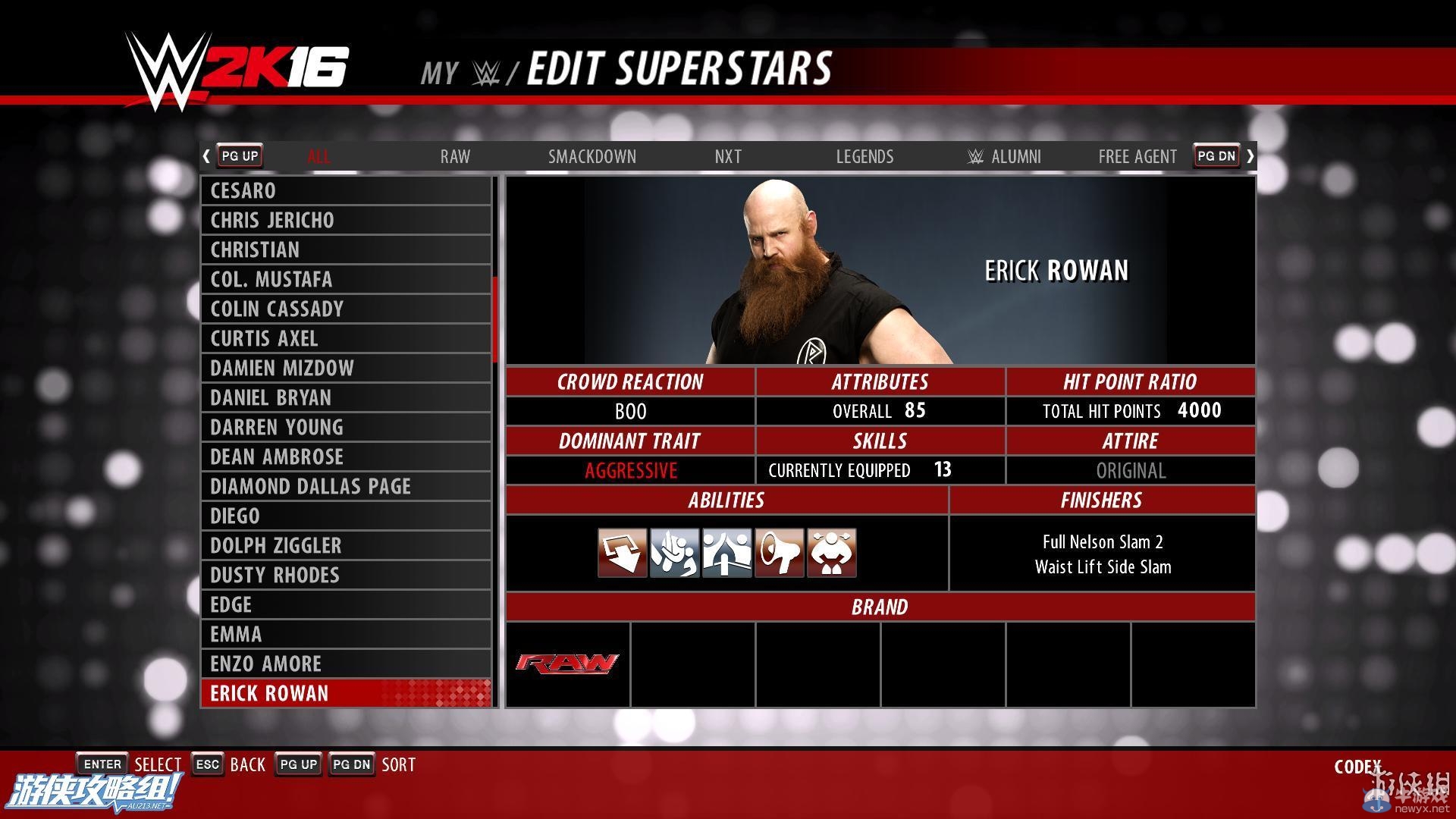Toggle Crowd Reaction from BOO

630,411
